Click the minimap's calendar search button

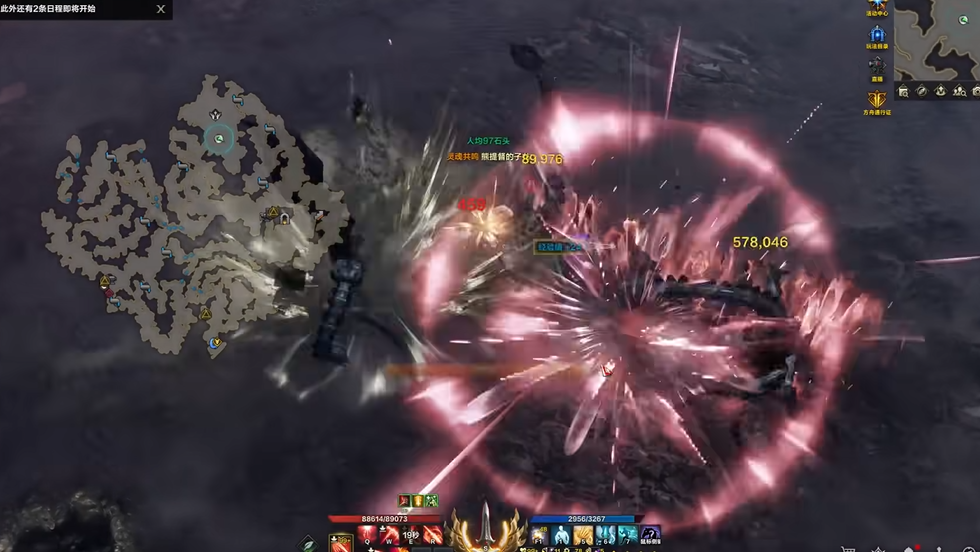904,91
